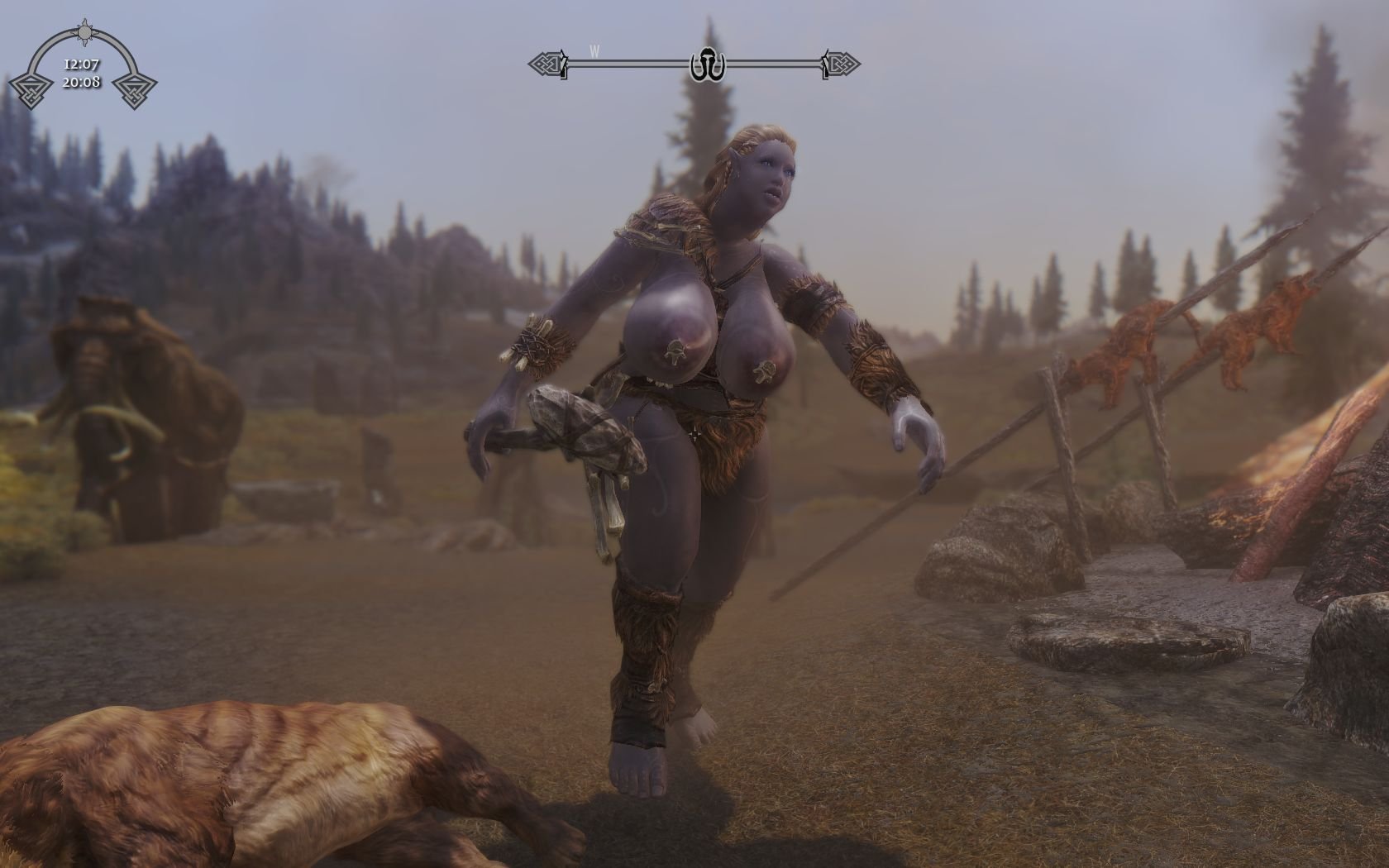Click the sun icon atop the clock arch
Screen dimensions: 1389x868
click(84, 32)
